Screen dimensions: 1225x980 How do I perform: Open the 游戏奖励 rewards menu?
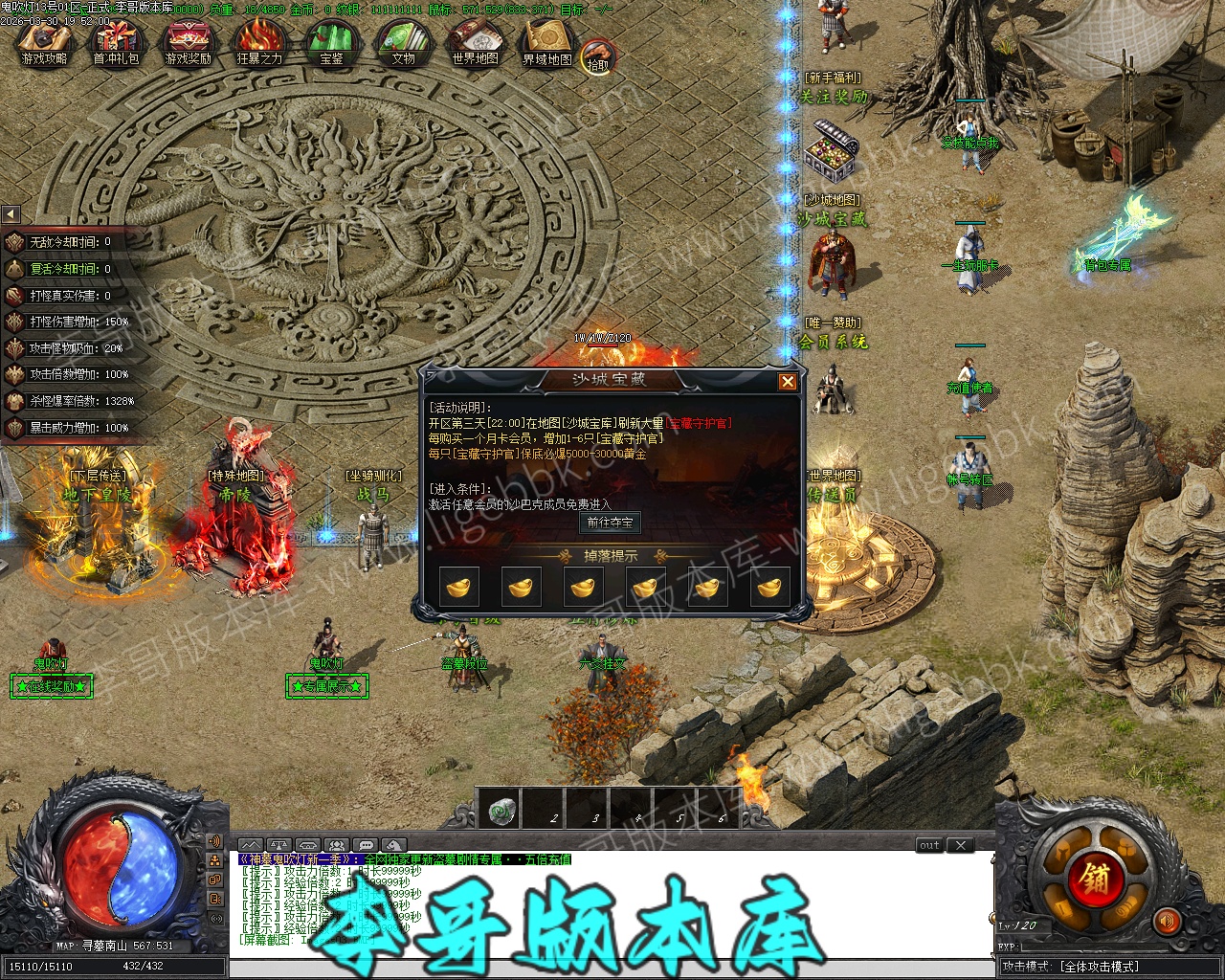(x=188, y=42)
